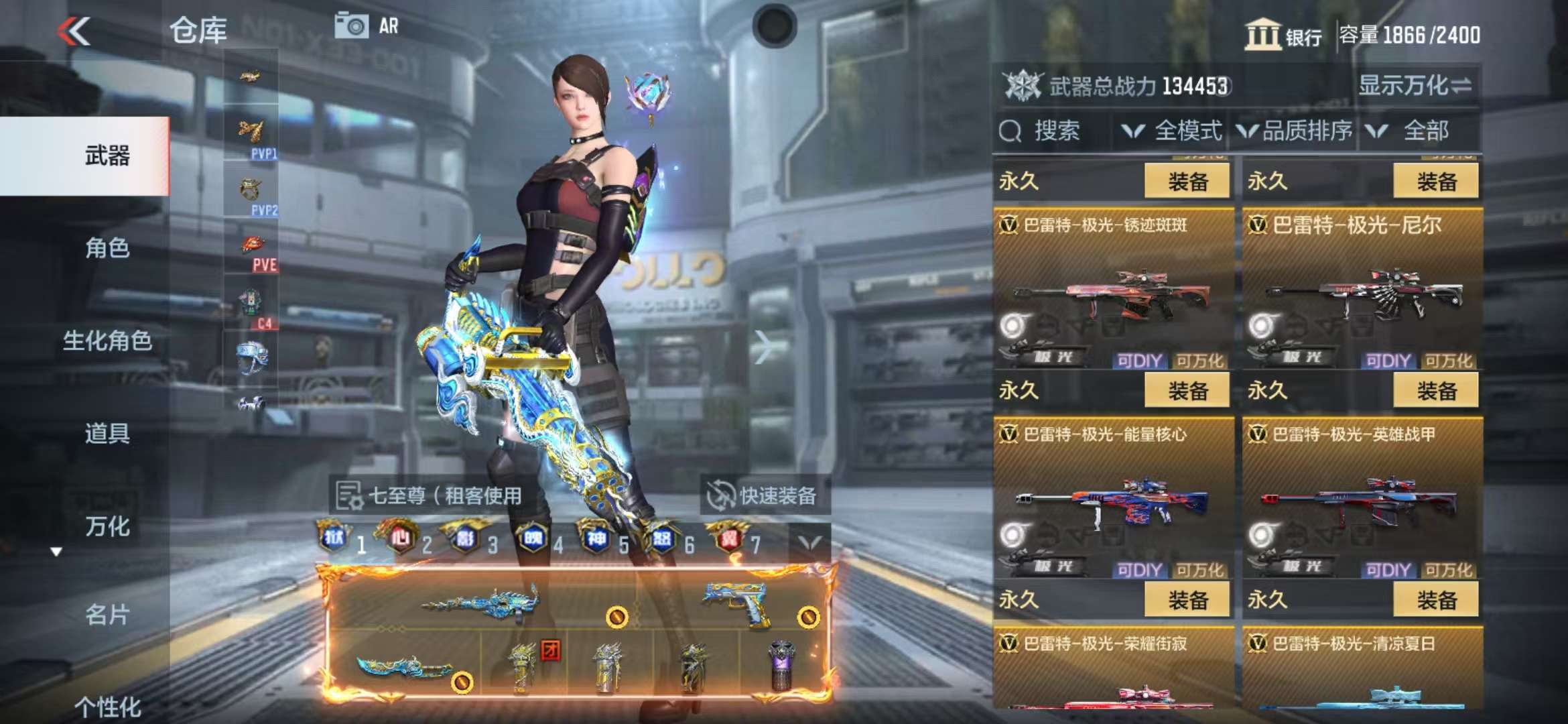1568x724 pixels.
Task: Switch to the 生化角色 tab
Action: pyautogui.click(x=107, y=341)
